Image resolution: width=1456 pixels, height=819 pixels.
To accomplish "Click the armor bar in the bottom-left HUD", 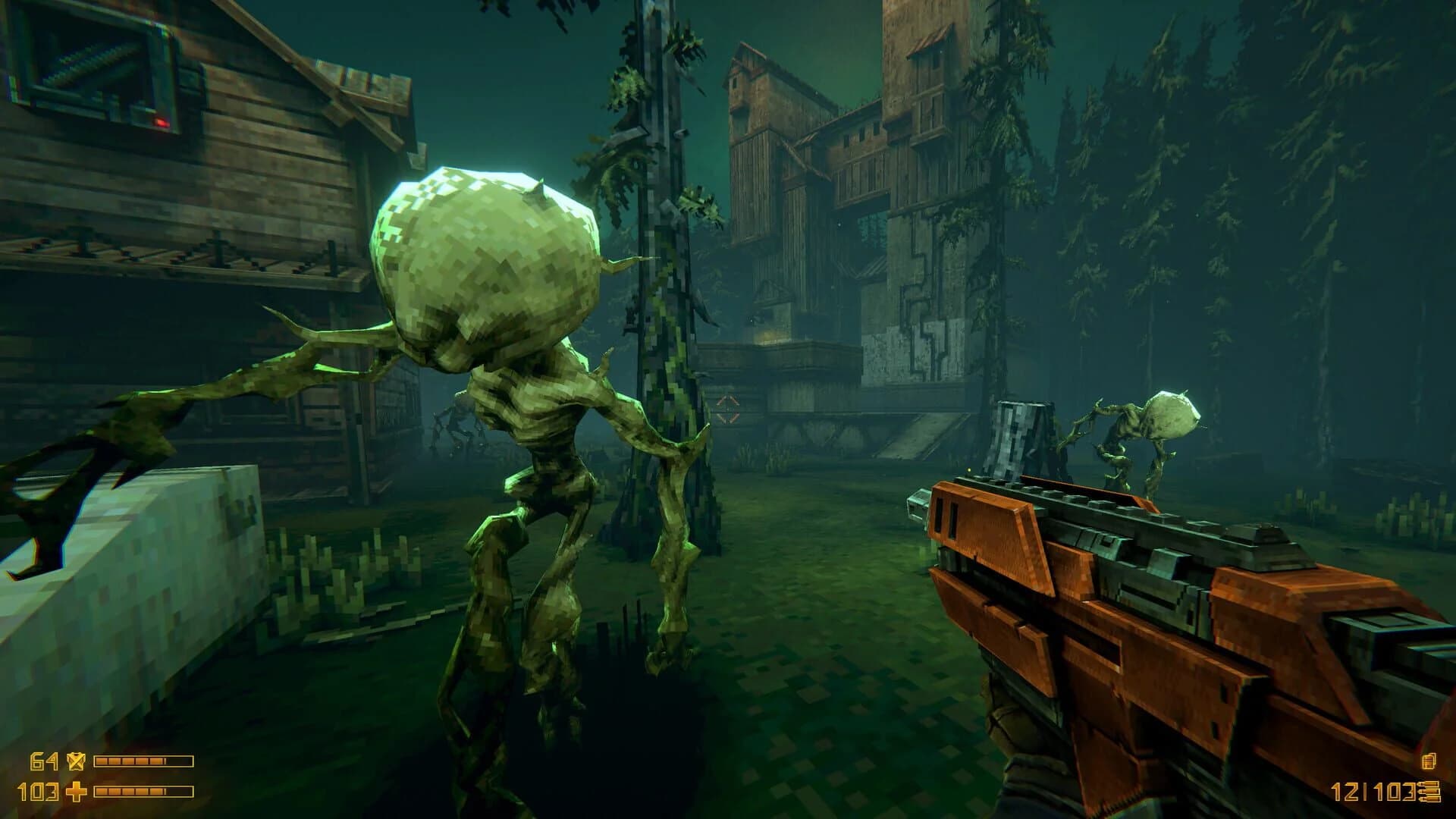I will click(143, 761).
